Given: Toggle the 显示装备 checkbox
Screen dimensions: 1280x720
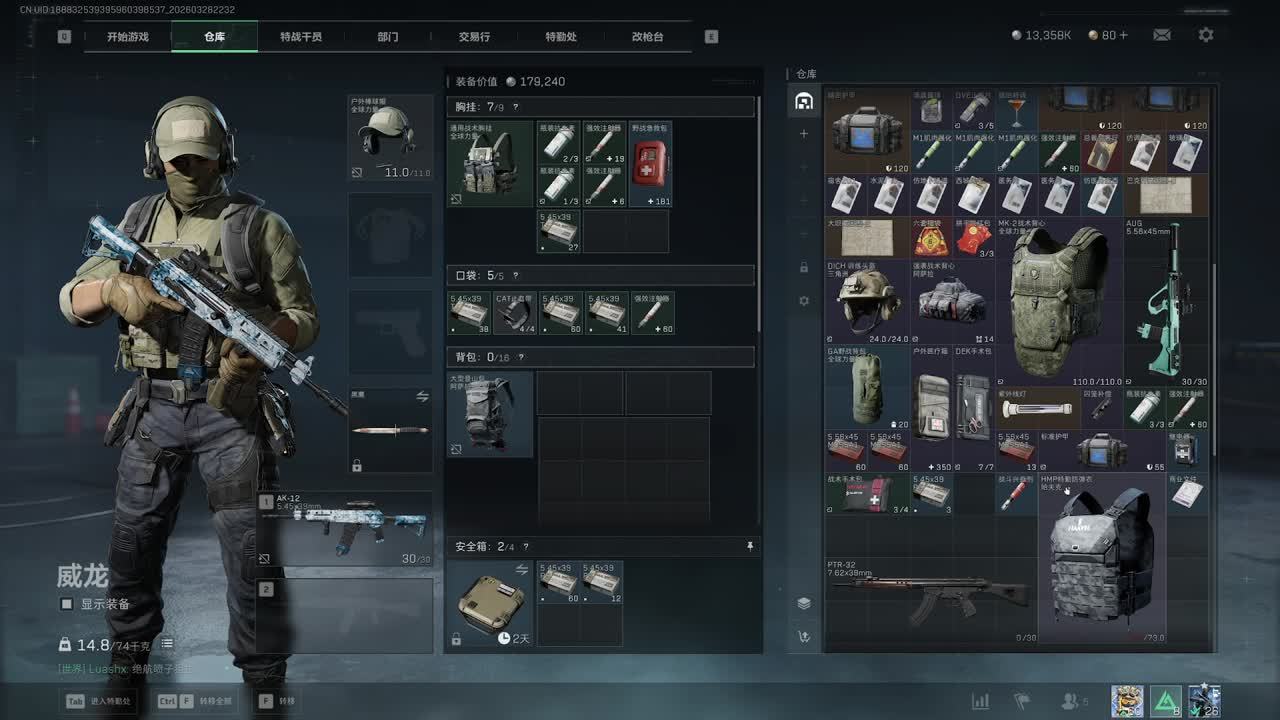Looking at the screenshot, I should point(67,604).
